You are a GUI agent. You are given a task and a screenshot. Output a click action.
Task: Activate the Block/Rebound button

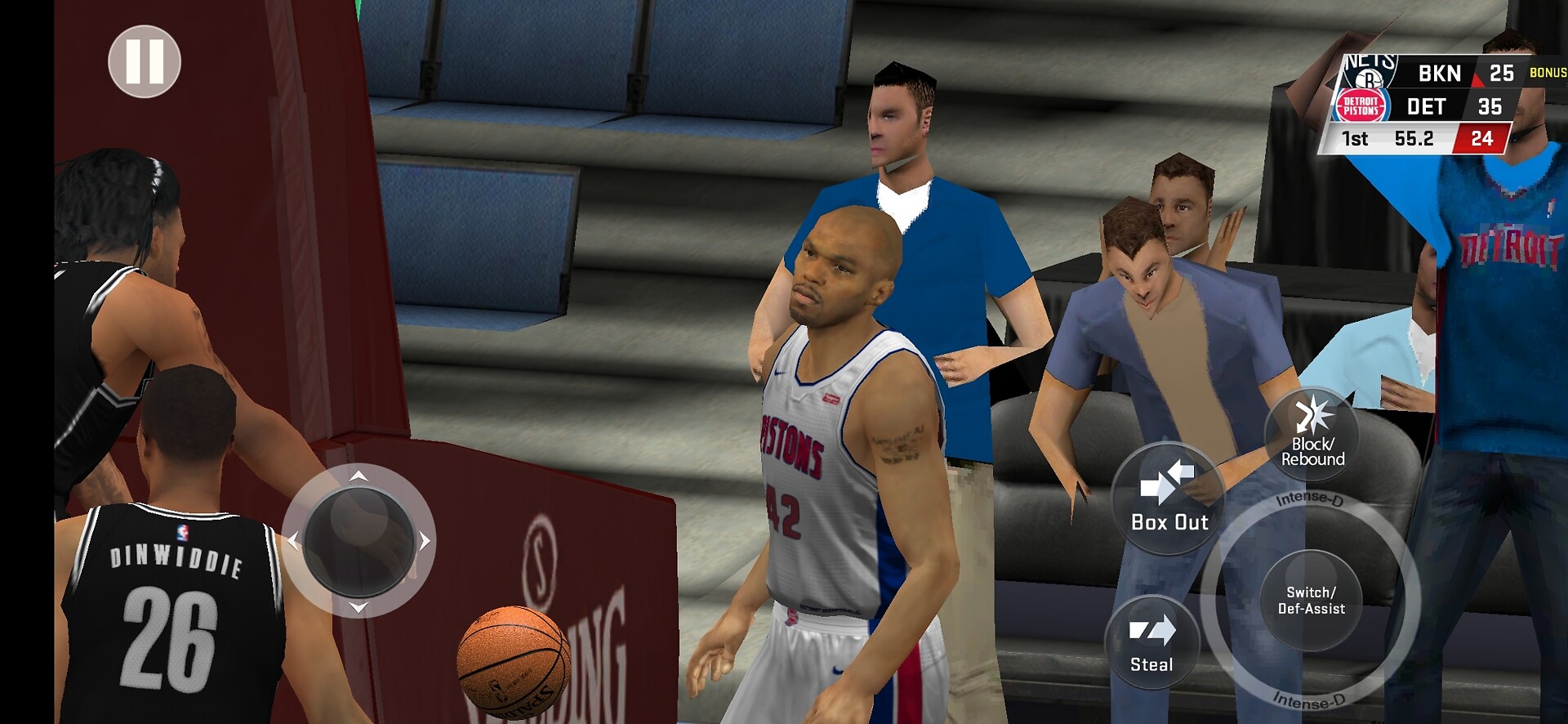point(1312,433)
